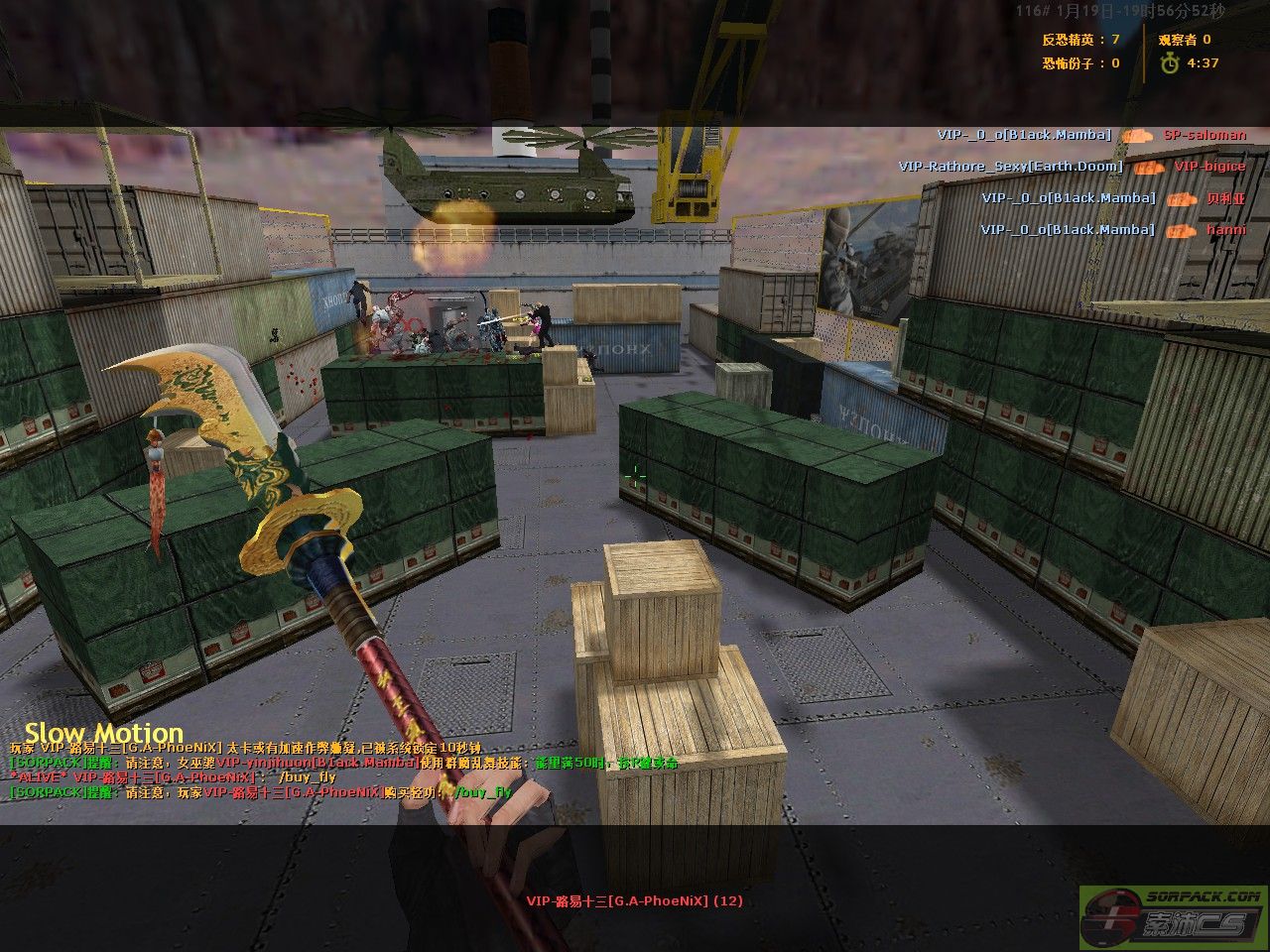The width and height of the screenshot is (1270, 952).
Task: Select the spectated player name VIP-路易十三[G.A-PhoeNiX]
Action: [634, 901]
